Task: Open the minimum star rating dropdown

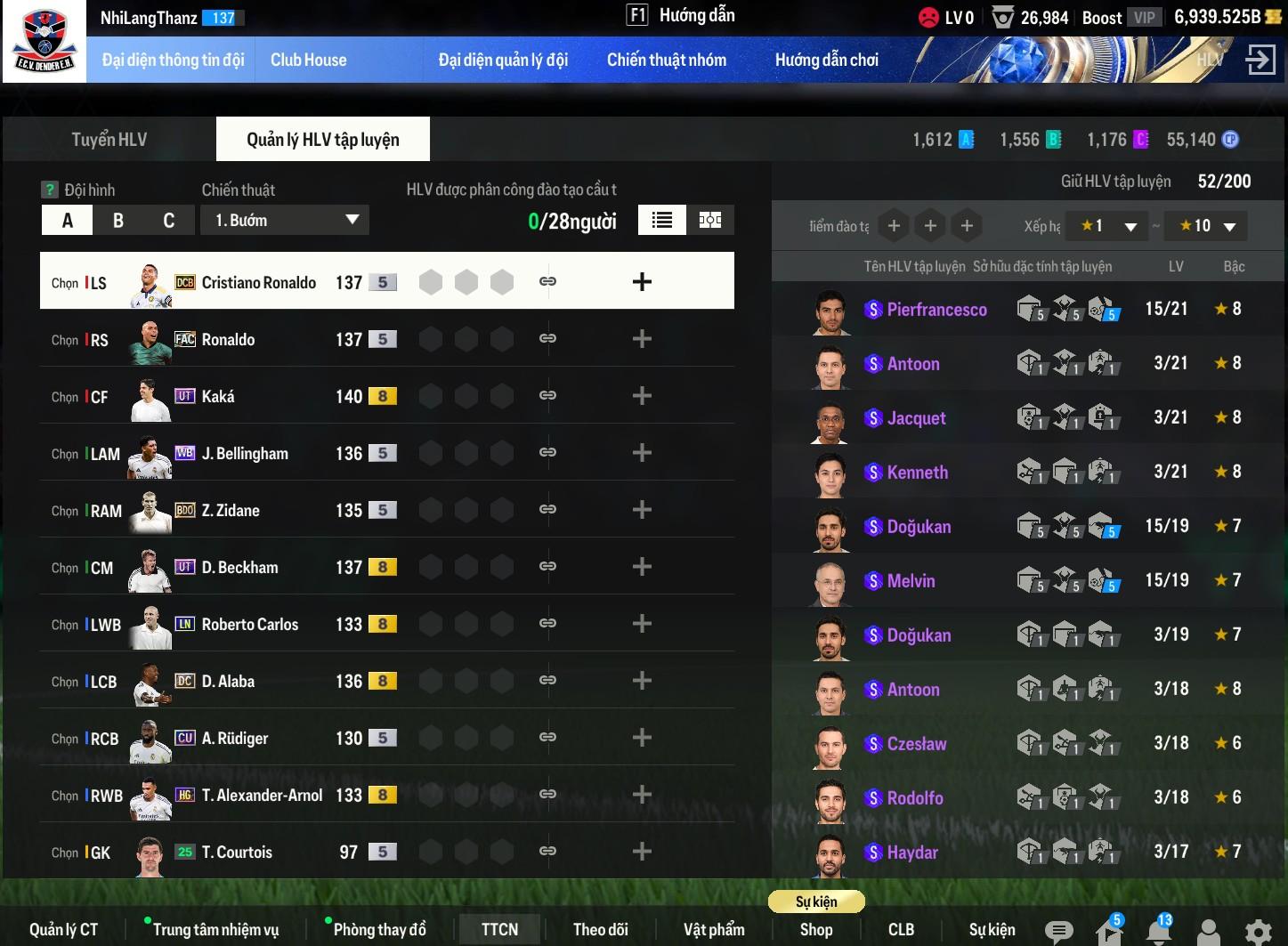Action: point(1108,226)
